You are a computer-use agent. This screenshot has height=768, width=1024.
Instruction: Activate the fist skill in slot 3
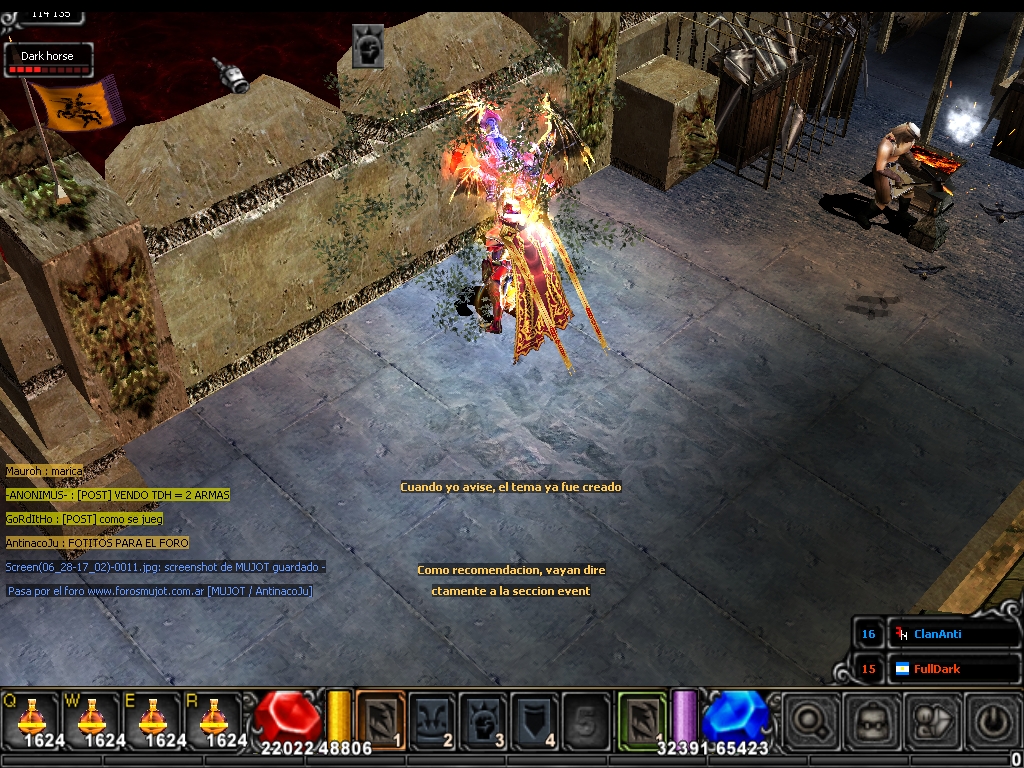click(483, 718)
